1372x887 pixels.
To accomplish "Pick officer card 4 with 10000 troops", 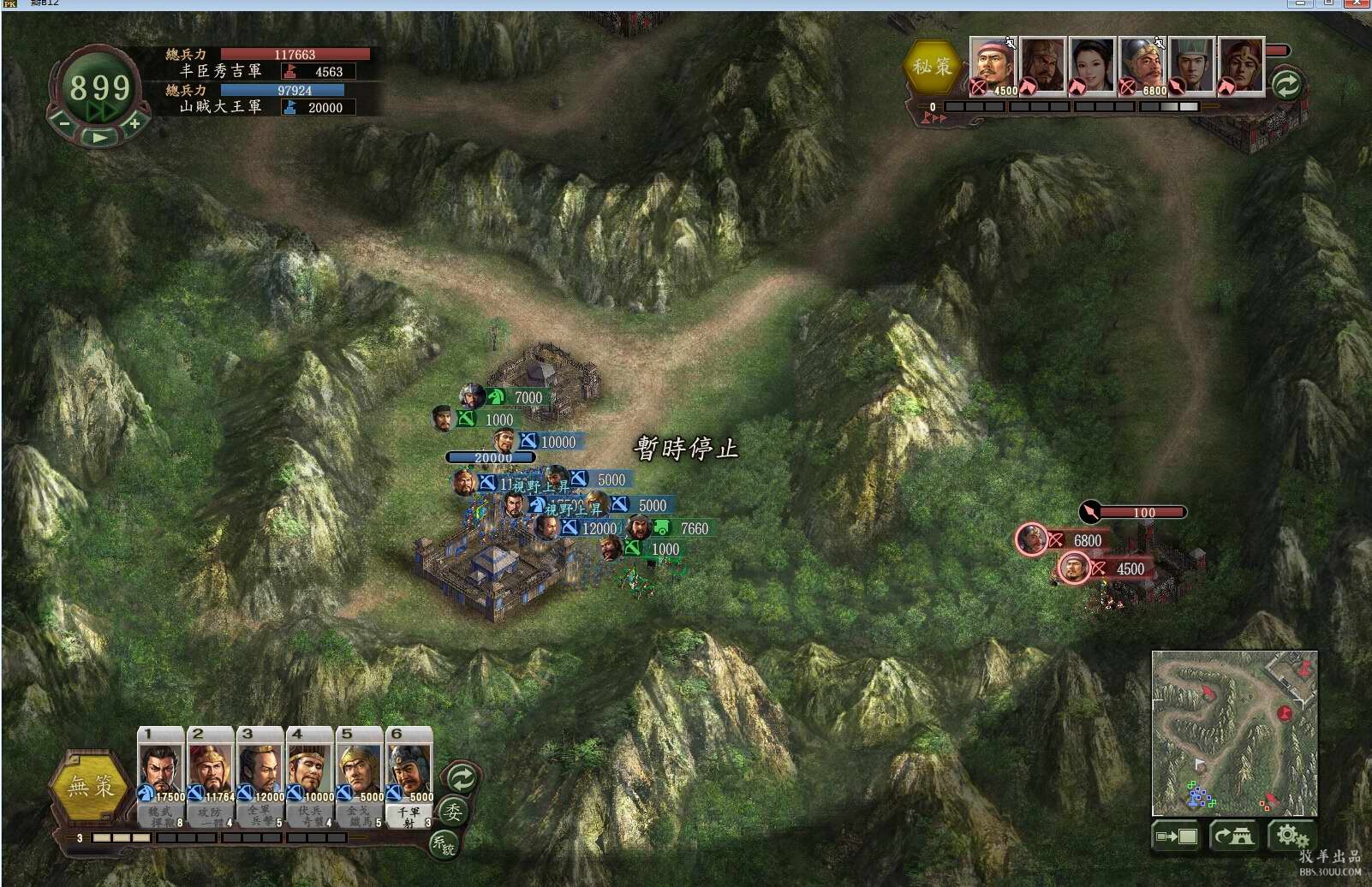I will 309,770.
